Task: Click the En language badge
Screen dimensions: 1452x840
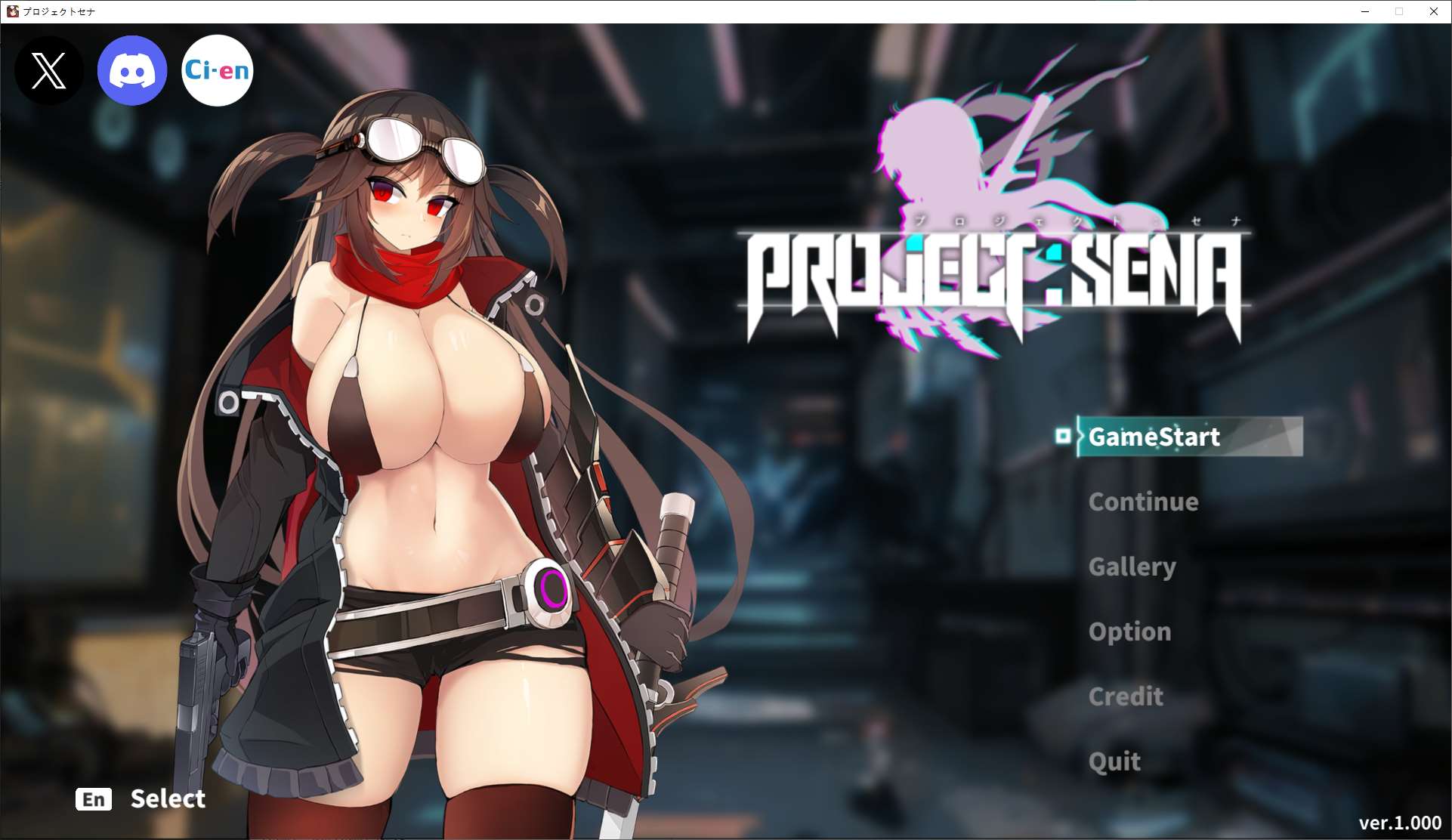Action: 94,799
